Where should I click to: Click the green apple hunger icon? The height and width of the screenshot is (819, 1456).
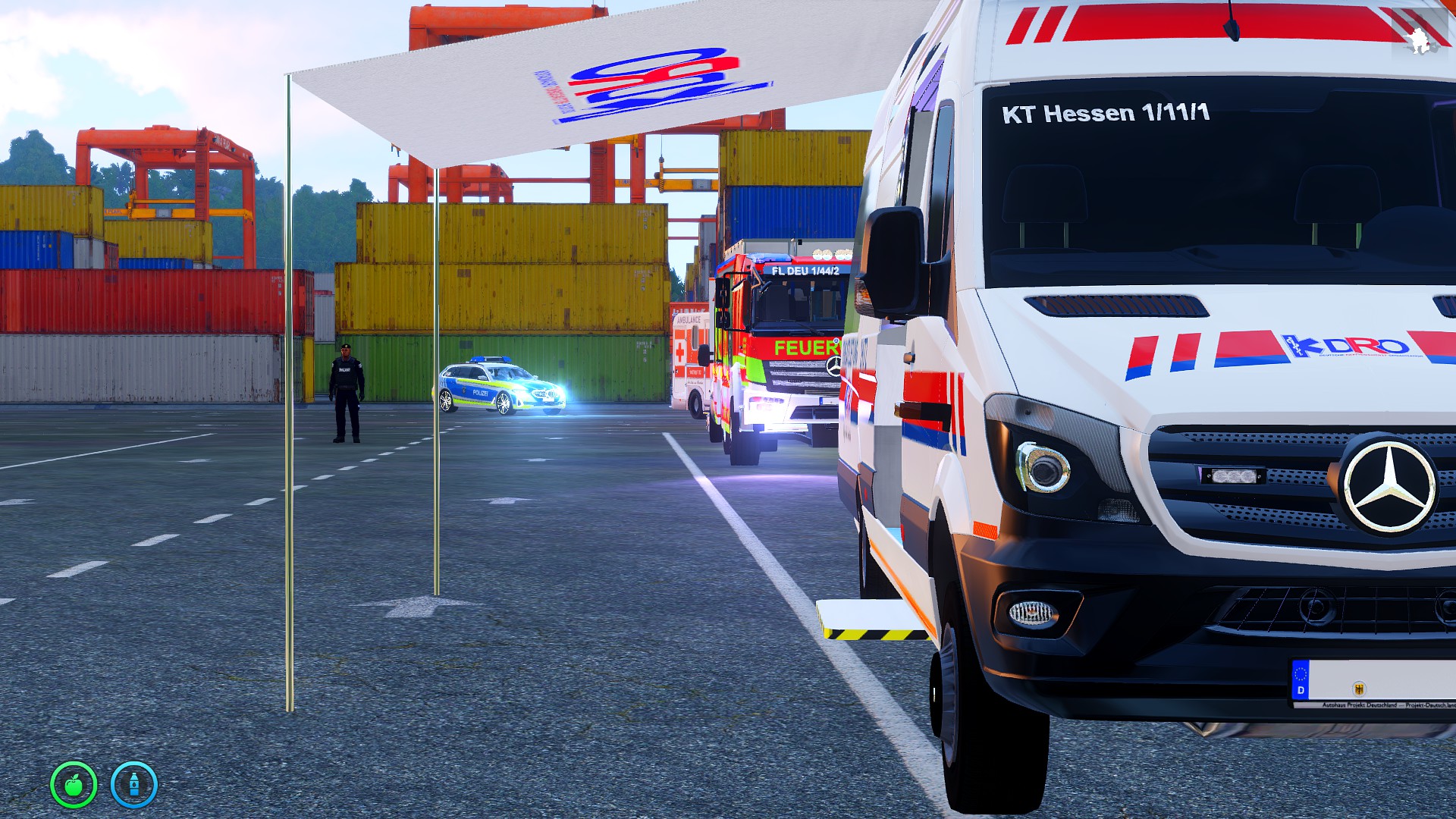pyautogui.click(x=74, y=784)
